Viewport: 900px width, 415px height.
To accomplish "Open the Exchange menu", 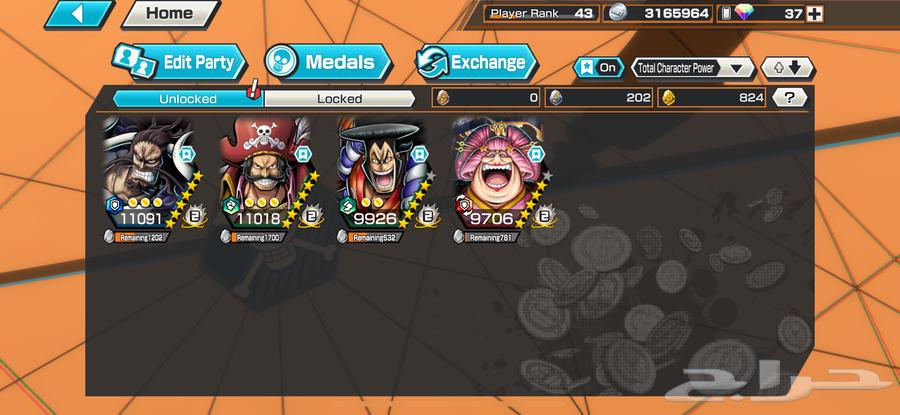I will pos(474,62).
